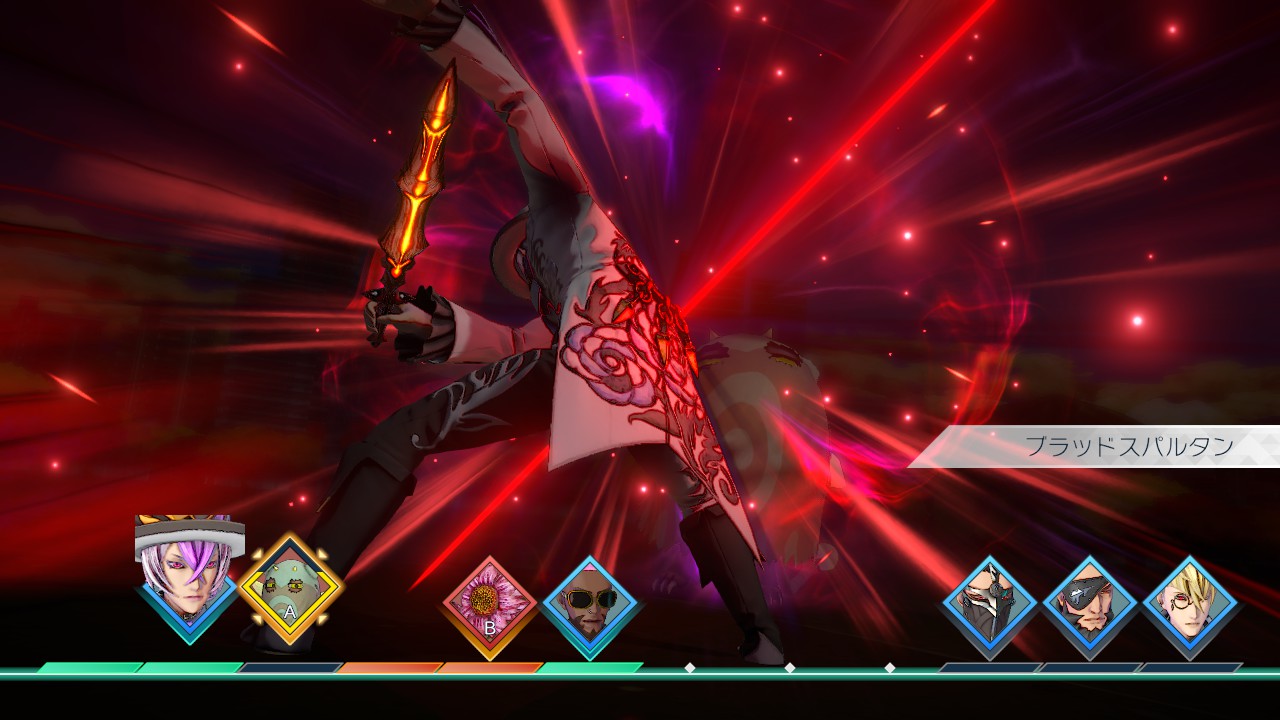Image resolution: width=1280 pixels, height=720 pixels.
Task: Click the green-faced enemy A portrait
Action: coord(290,594)
